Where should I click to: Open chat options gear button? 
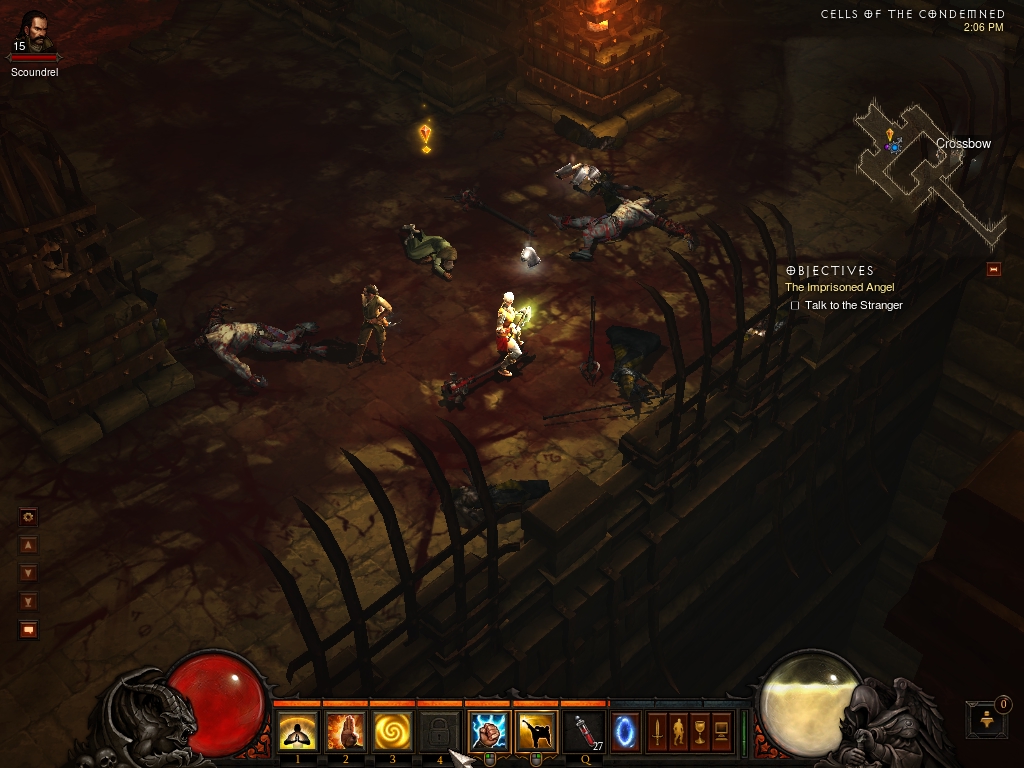point(28,517)
